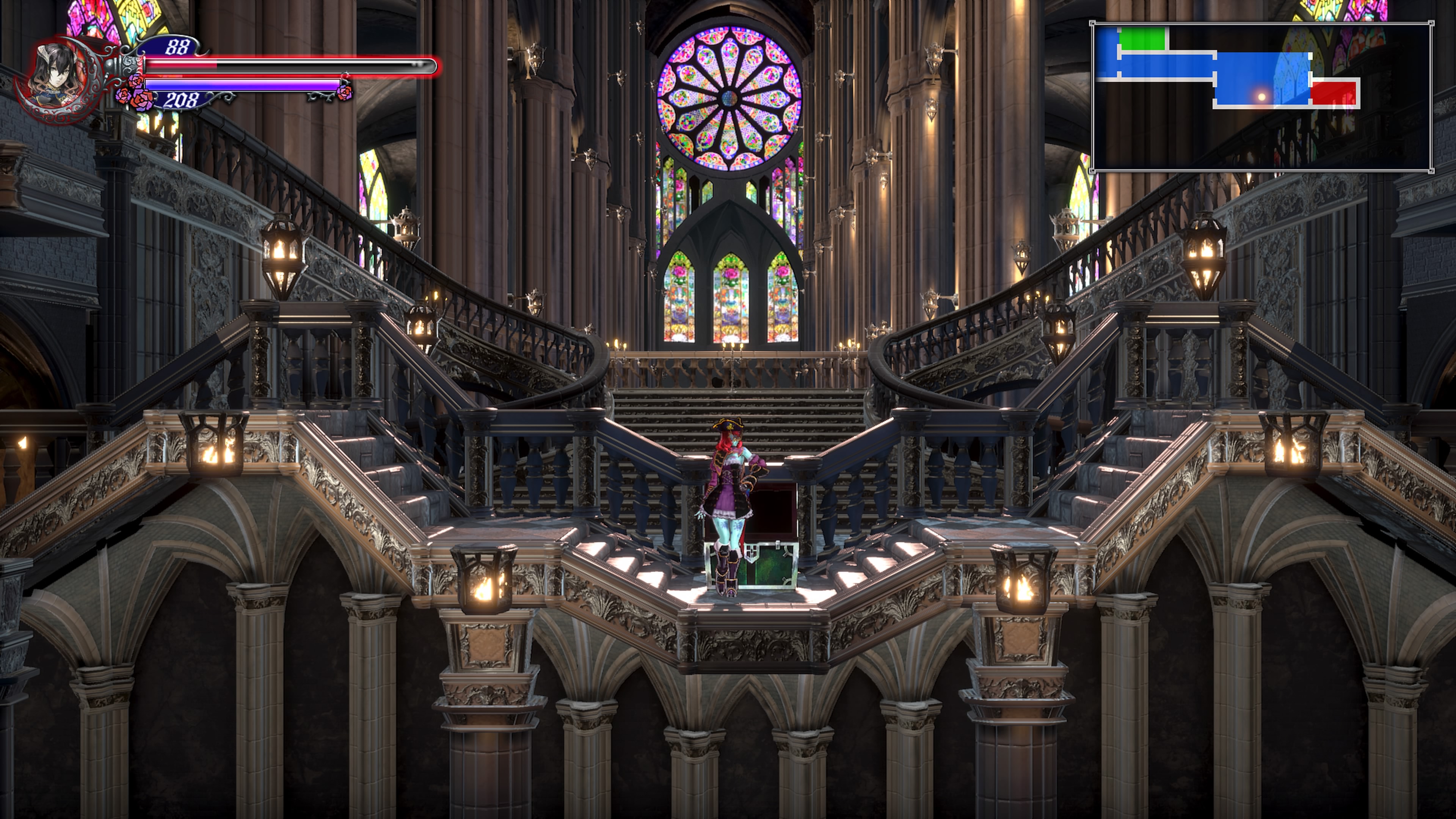Click the glowing player marker on the minimap
Screen dimensions: 1456x819
(x=1261, y=97)
